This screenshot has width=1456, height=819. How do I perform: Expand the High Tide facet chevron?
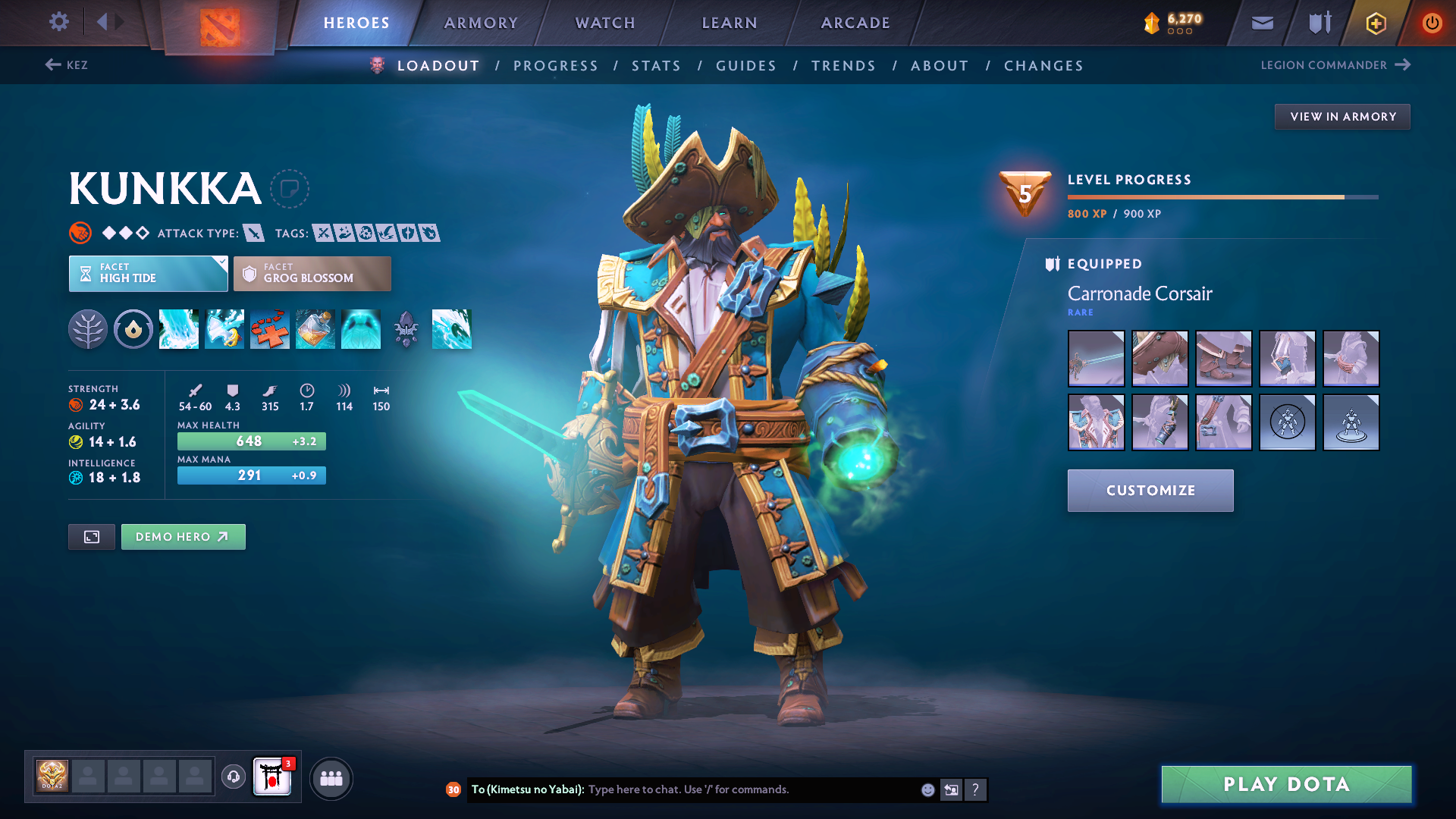click(x=221, y=263)
